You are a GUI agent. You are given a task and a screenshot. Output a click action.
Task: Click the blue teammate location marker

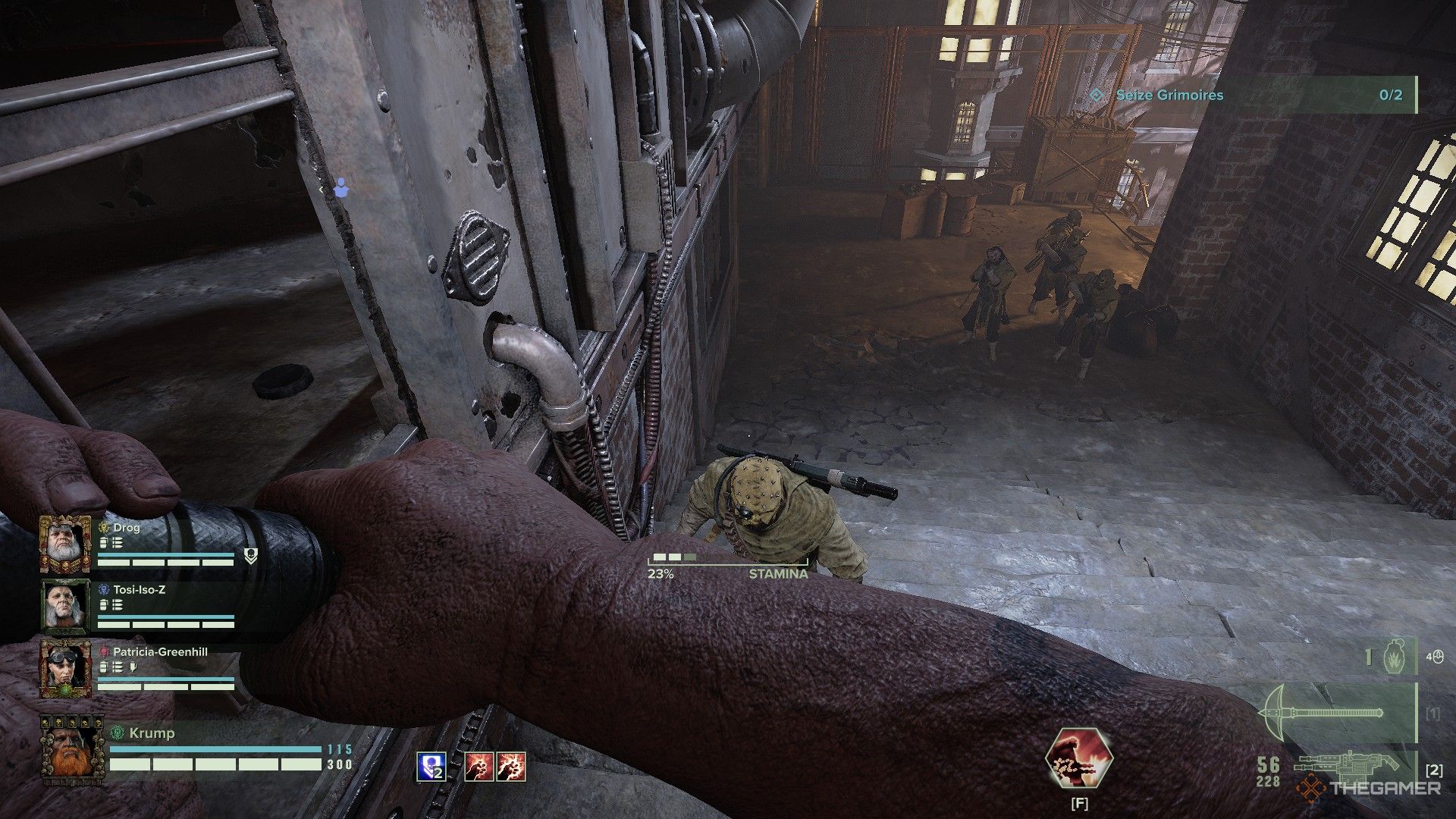(x=340, y=187)
